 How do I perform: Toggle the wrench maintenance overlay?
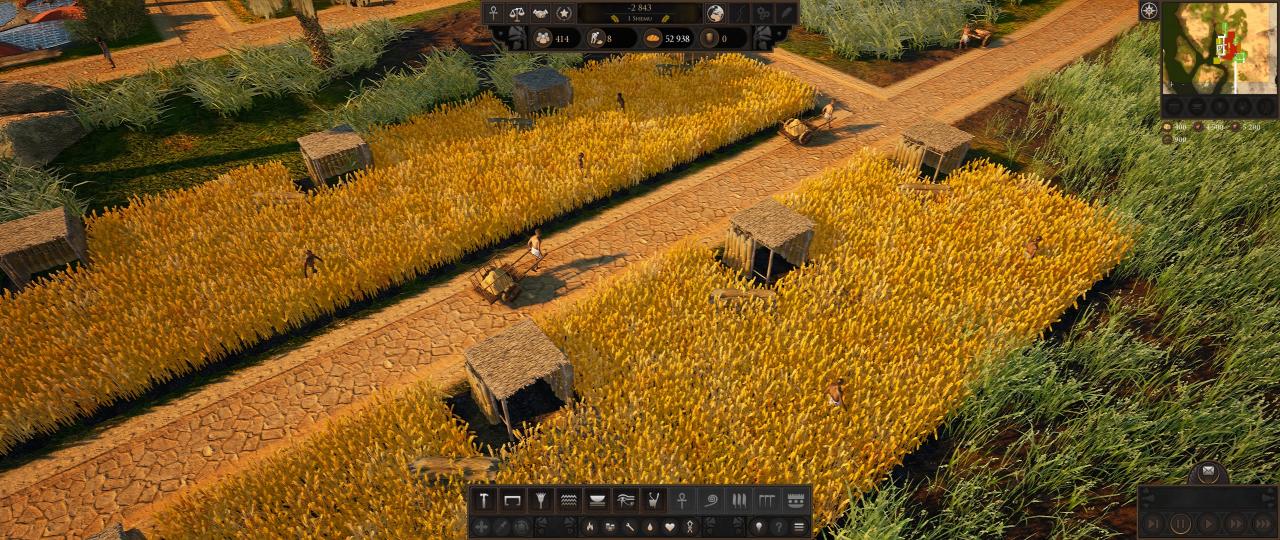click(630, 526)
